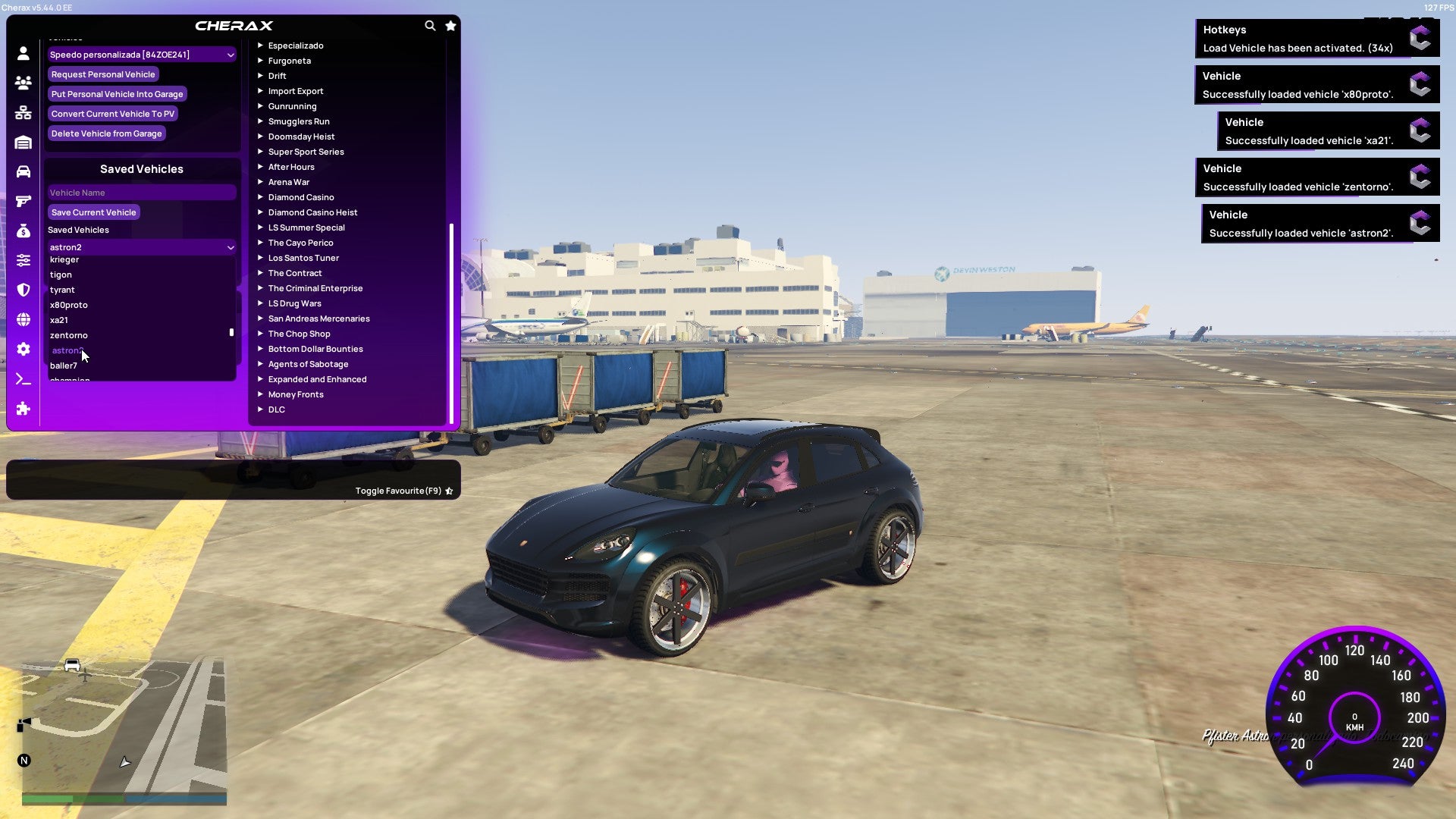The image size is (1456, 819).
Task: Open the Session network icon in sidebar
Action: pyautogui.click(x=23, y=112)
